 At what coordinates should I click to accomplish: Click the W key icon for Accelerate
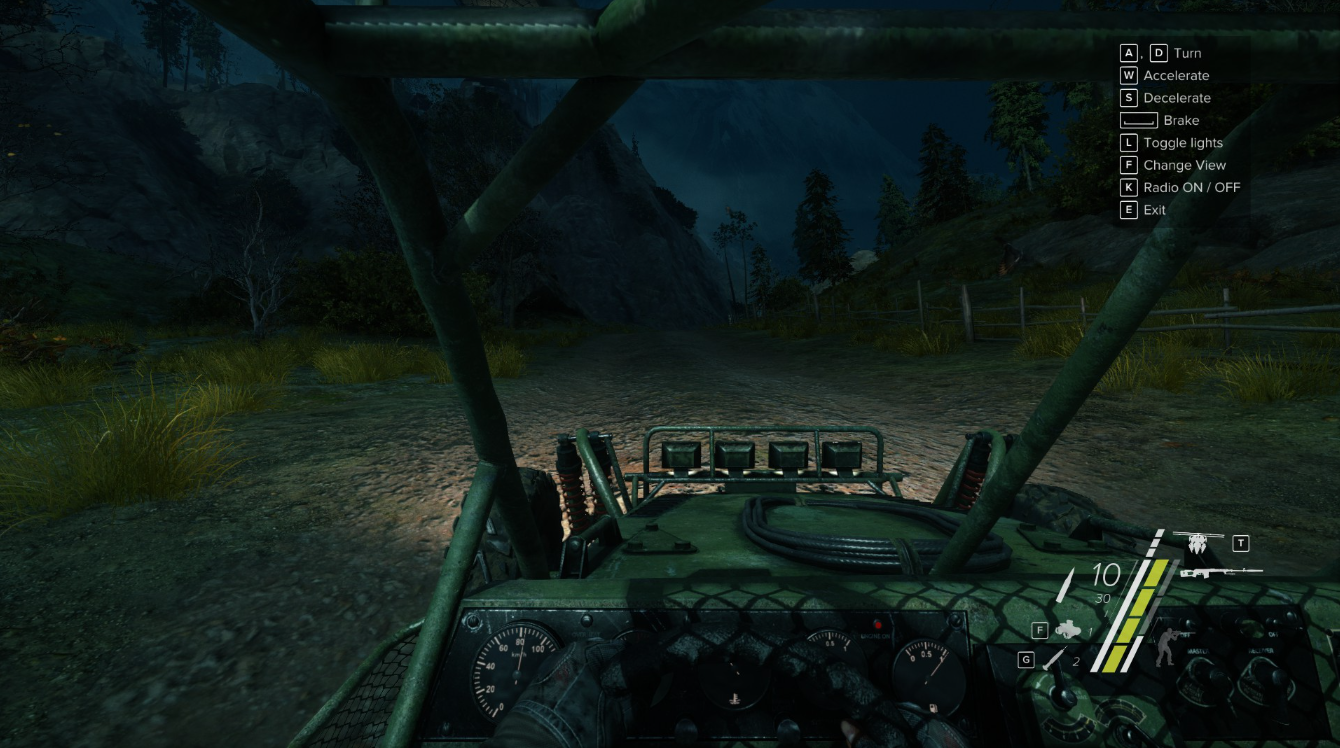tap(1128, 75)
